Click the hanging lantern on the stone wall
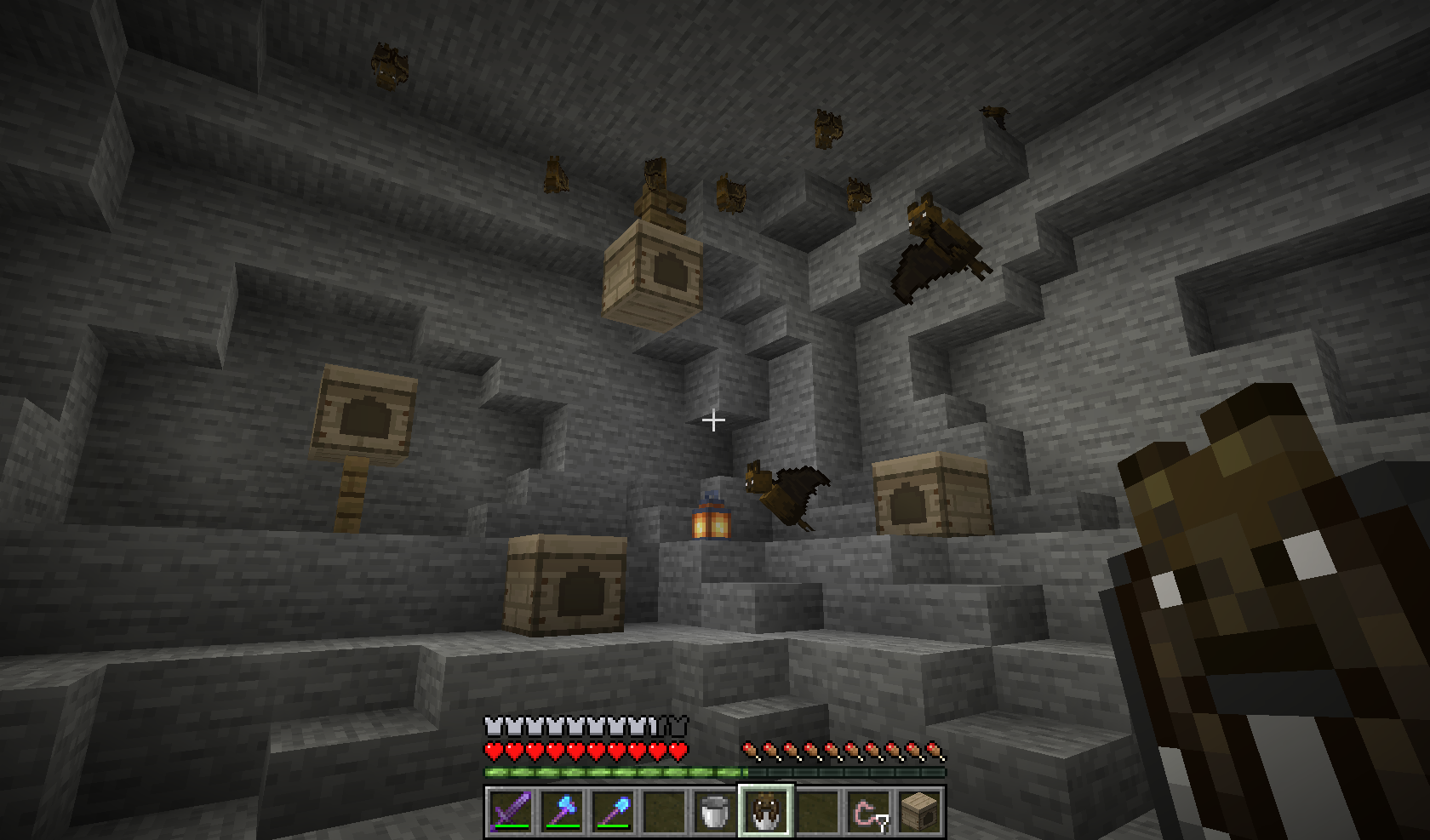Viewport: 1430px width, 840px height. coord(709,523)
